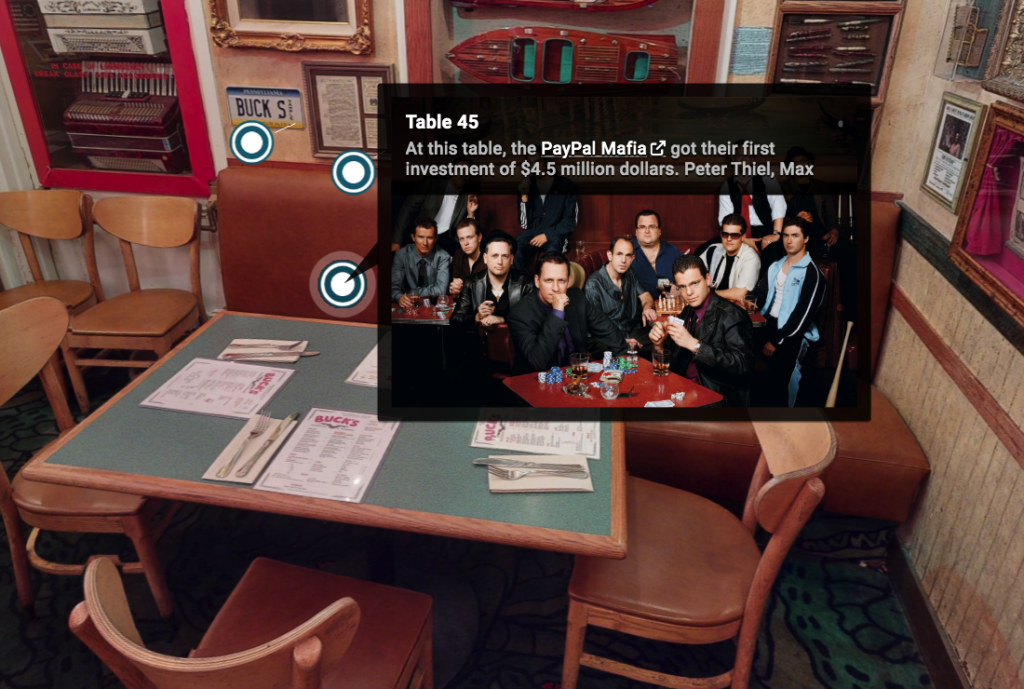This screenshot has height=689, width=1024.
Task: Click the hotspot marker below the framed document
Action: click(353, 173)
